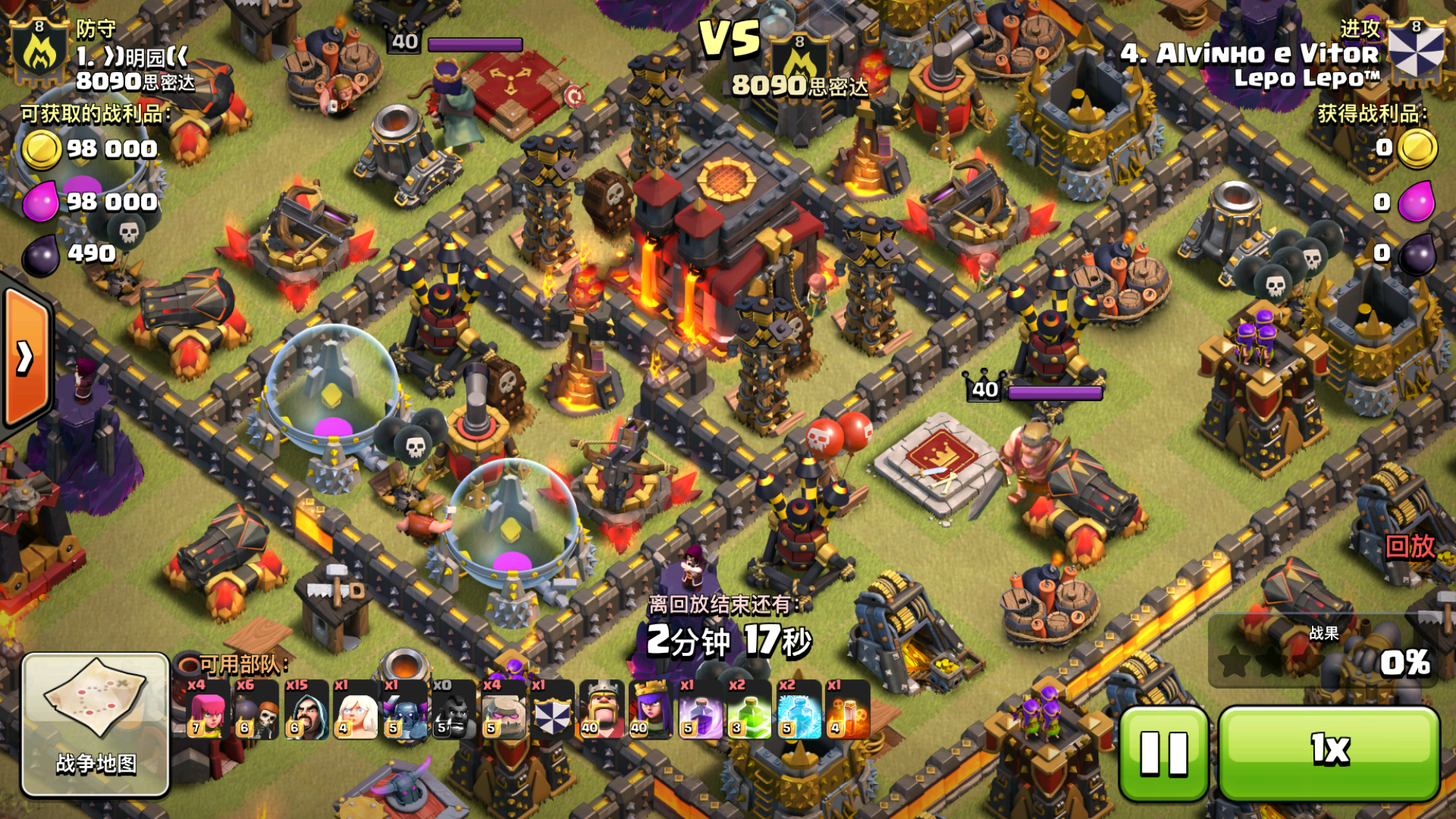Select the Archer Queen hero slot
Viewport: 1456px width, 819px height.
(x=651, y=710)
